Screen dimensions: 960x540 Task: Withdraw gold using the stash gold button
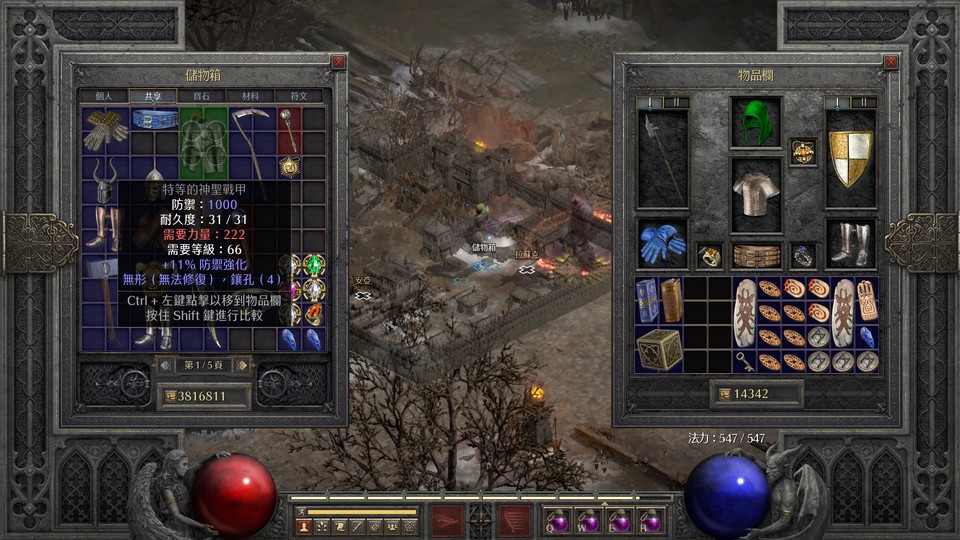(x=169, y=396)
